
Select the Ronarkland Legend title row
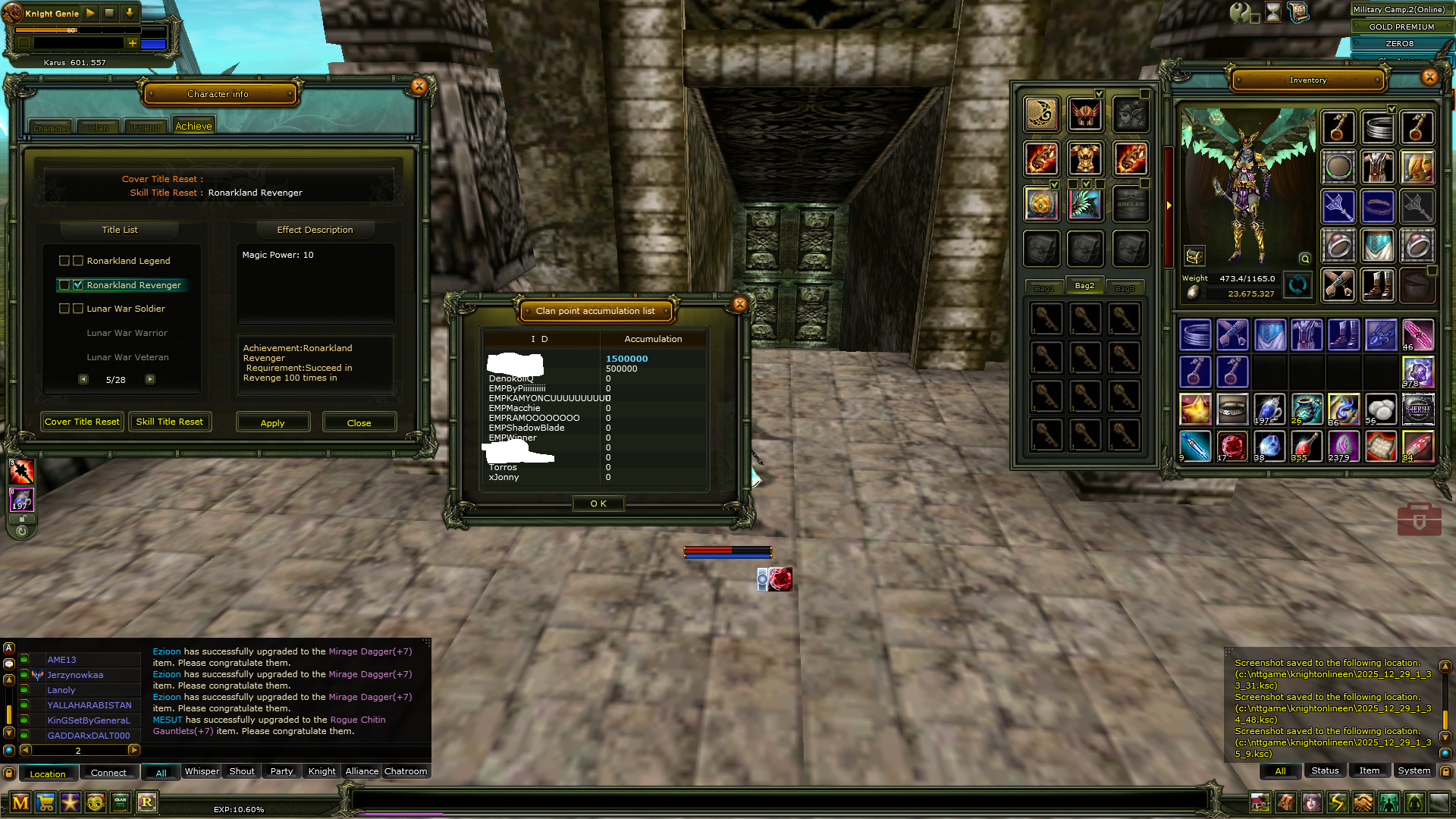(x=128, y=261)
